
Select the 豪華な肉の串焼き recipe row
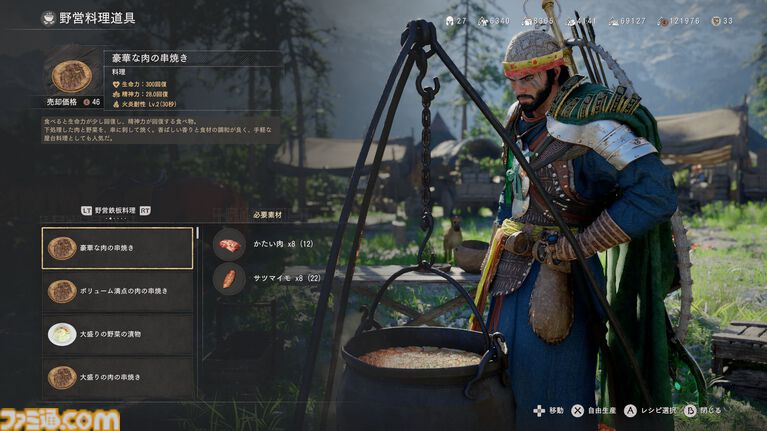pyautogui.click(x=117, y=248)
